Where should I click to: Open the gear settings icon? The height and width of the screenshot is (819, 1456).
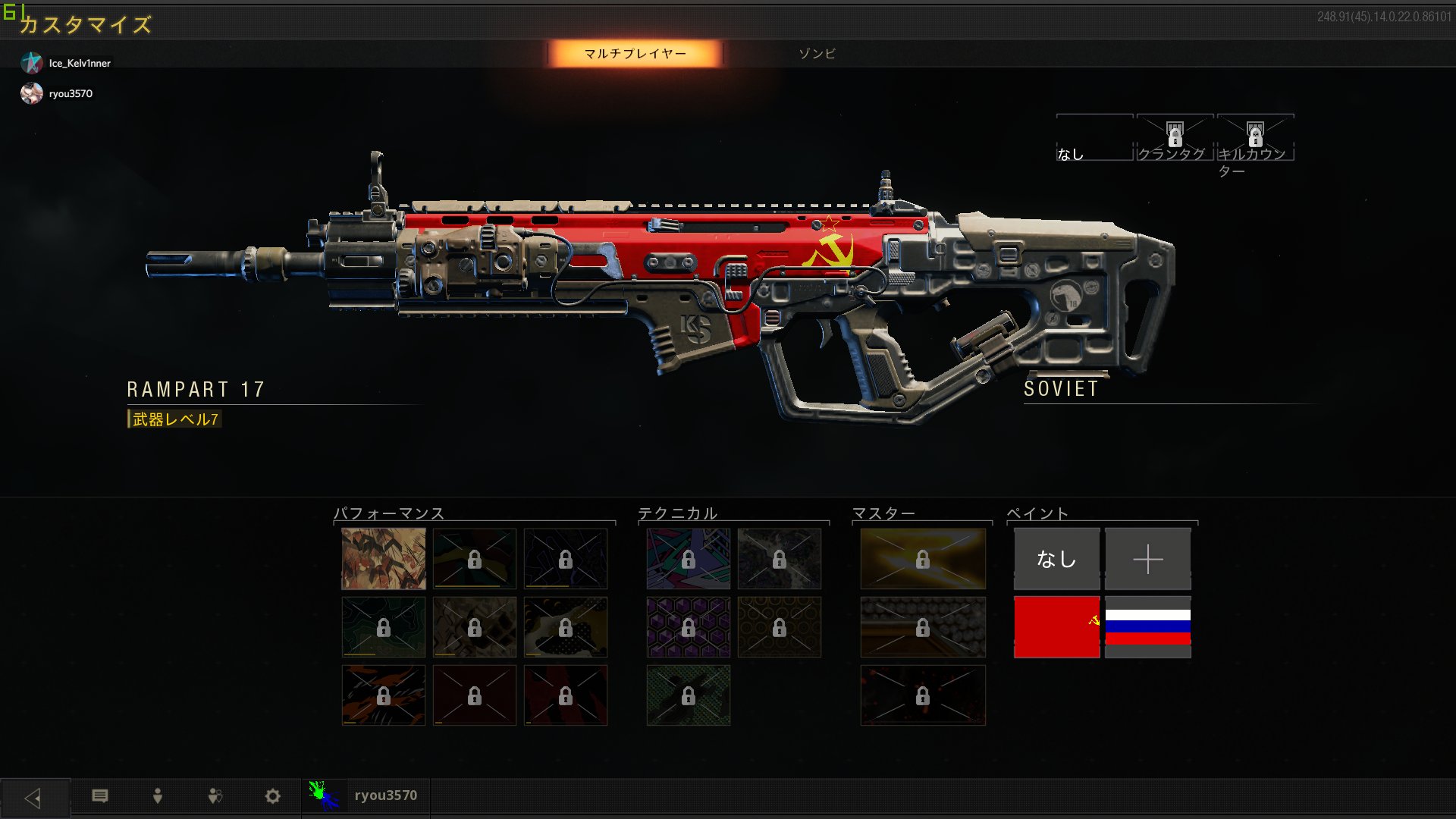coord(272,795)
